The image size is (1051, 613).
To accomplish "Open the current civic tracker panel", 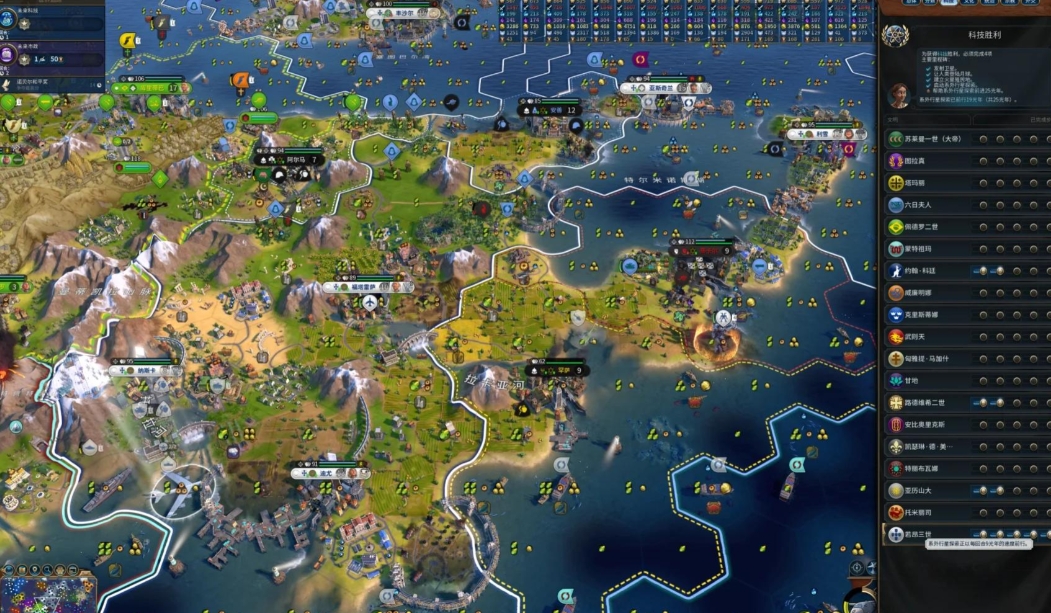I will [x=50, y=58].
